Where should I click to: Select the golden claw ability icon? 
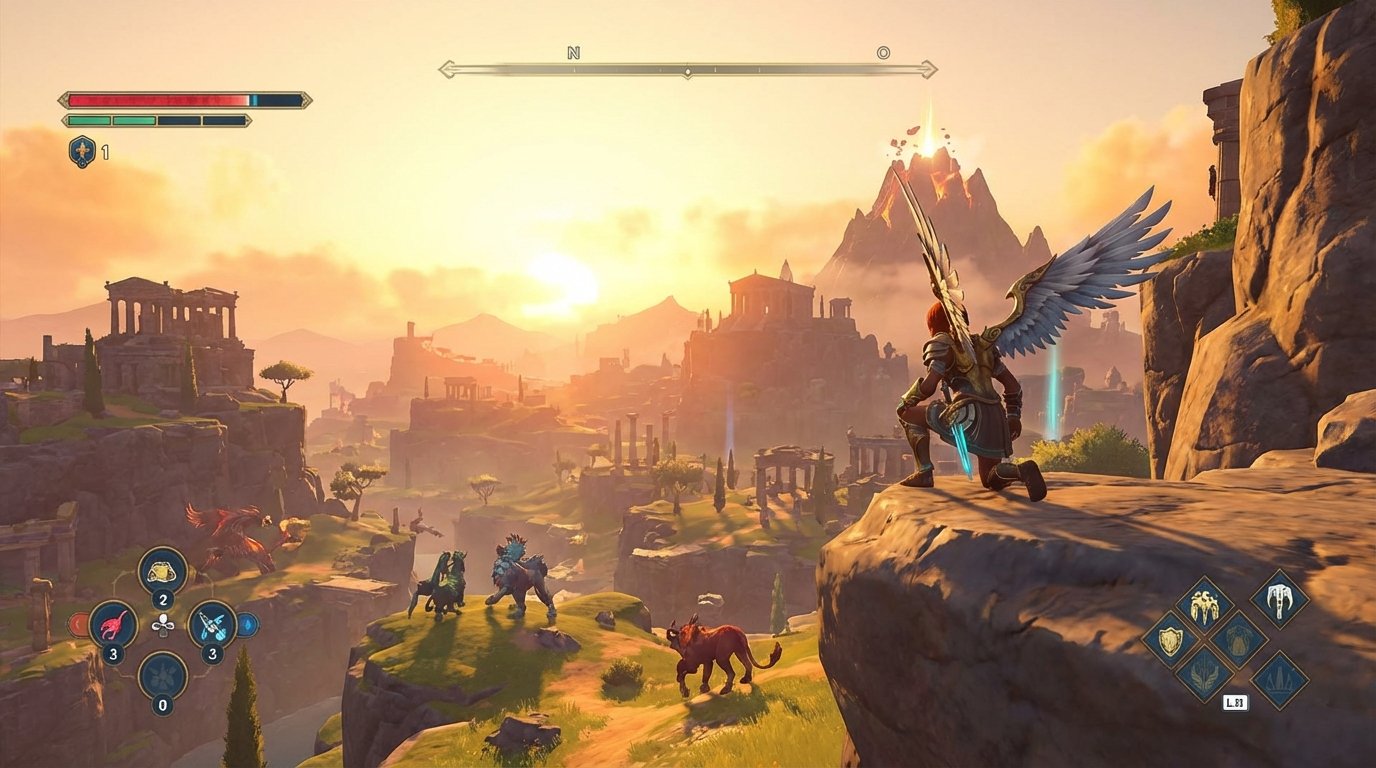pyautogui.click(x=1205, y=606)
